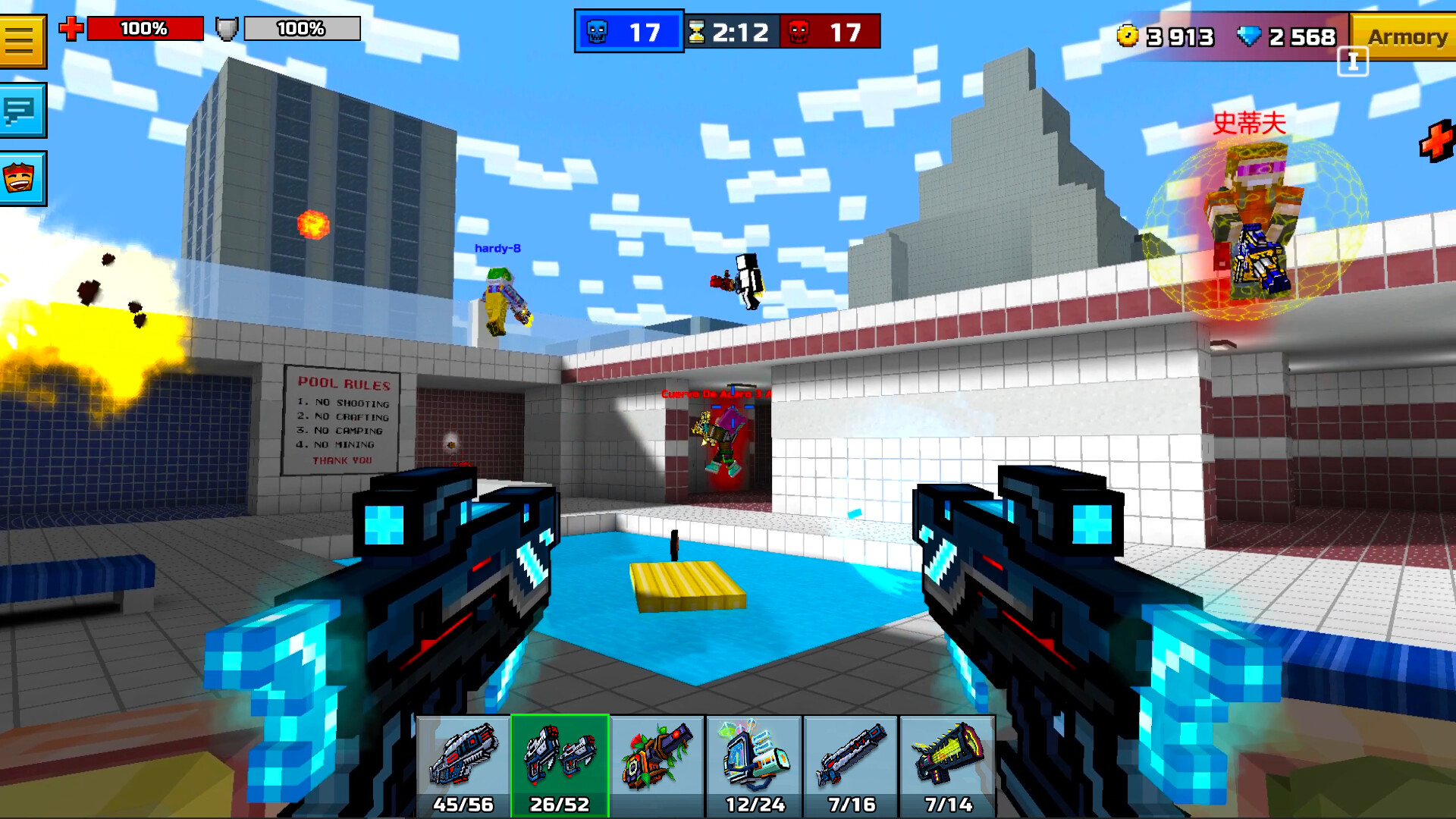Click the blue team skull icon
This screenshot has height=819, width=1456.
(x=599, y=30)
